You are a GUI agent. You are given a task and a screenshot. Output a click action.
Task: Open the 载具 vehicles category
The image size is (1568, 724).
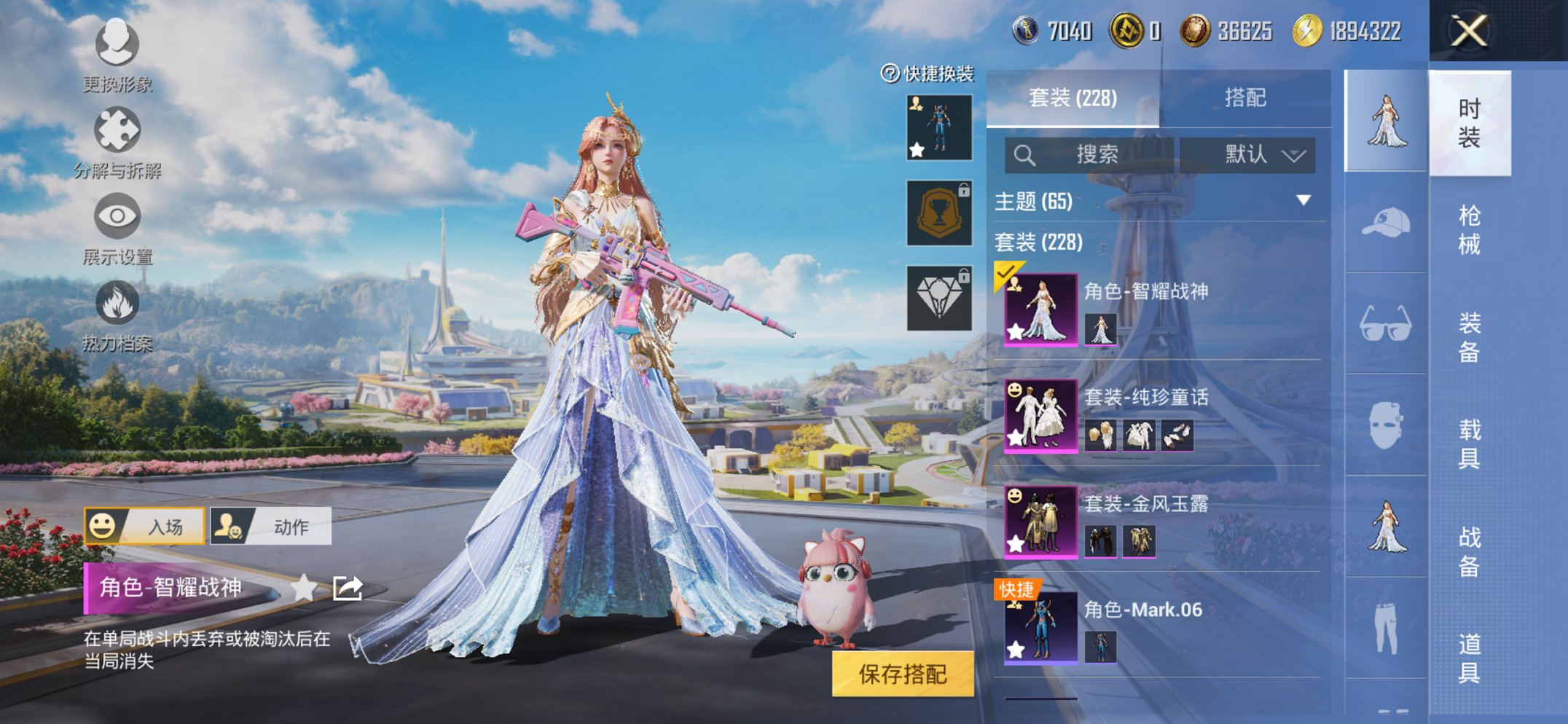(1469, 443)
